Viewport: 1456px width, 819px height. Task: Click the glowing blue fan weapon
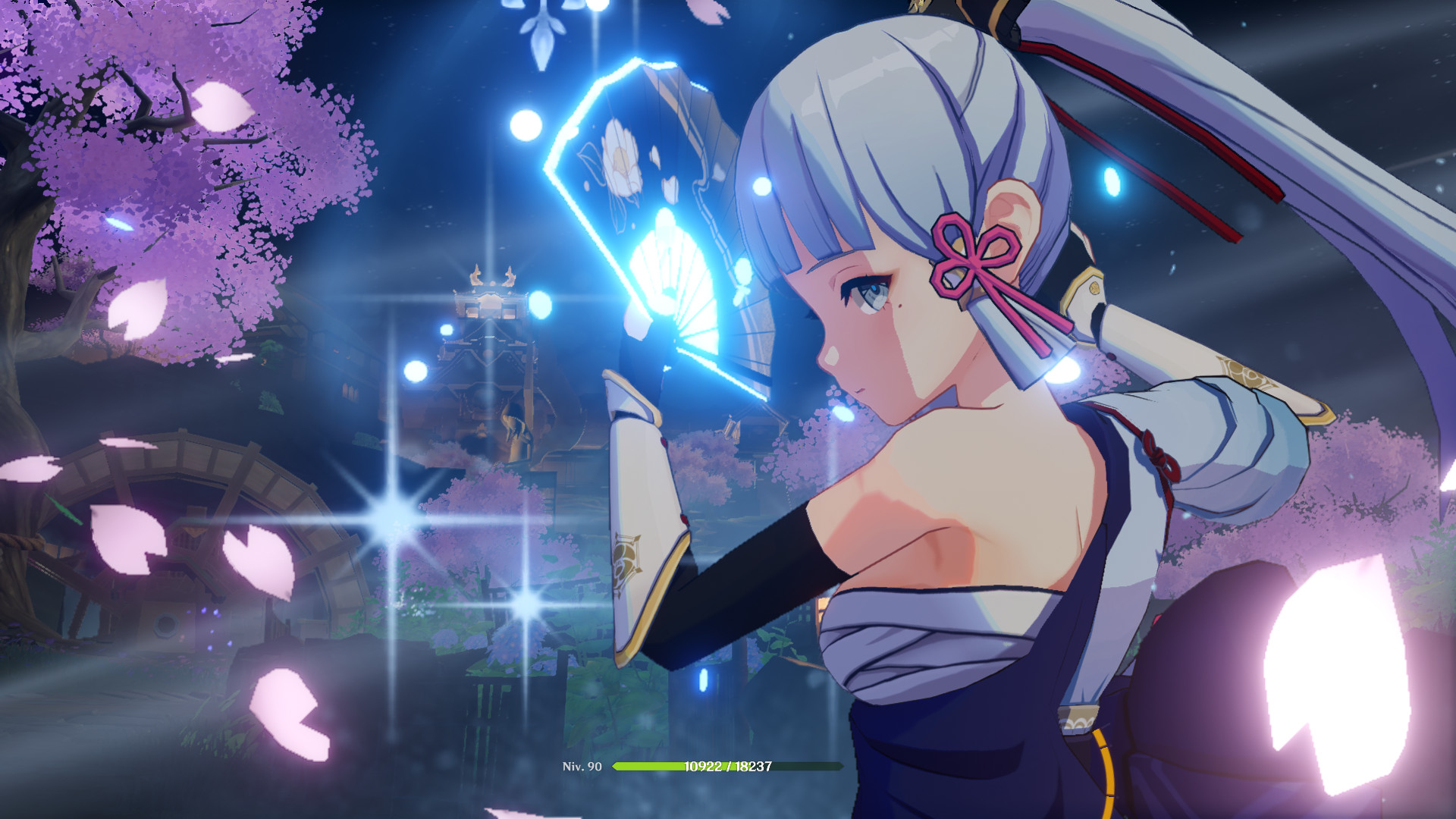[667, 227]
